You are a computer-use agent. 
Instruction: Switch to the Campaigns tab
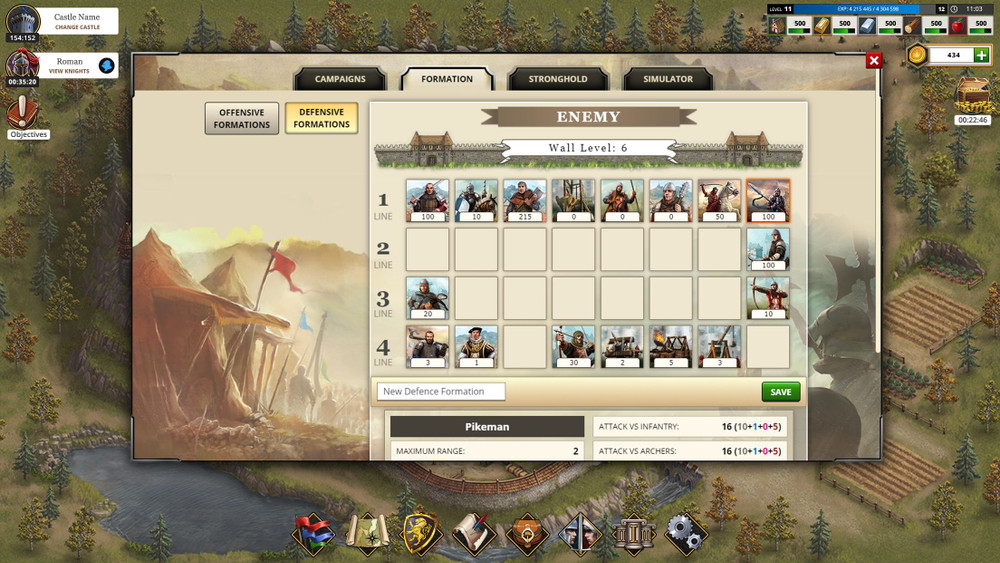click(x=340, y=79)
